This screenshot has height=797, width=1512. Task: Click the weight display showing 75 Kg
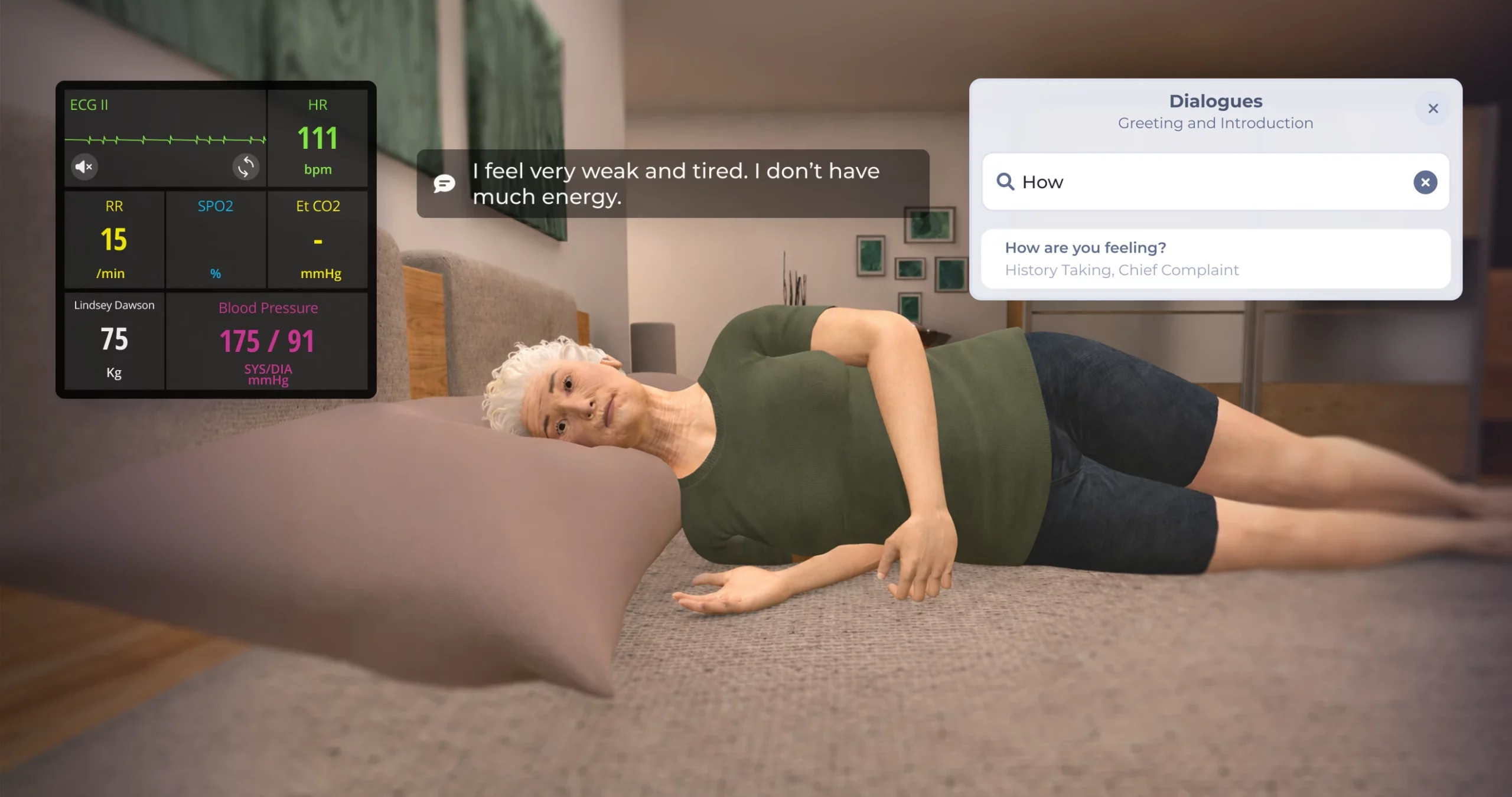[113, 339]
